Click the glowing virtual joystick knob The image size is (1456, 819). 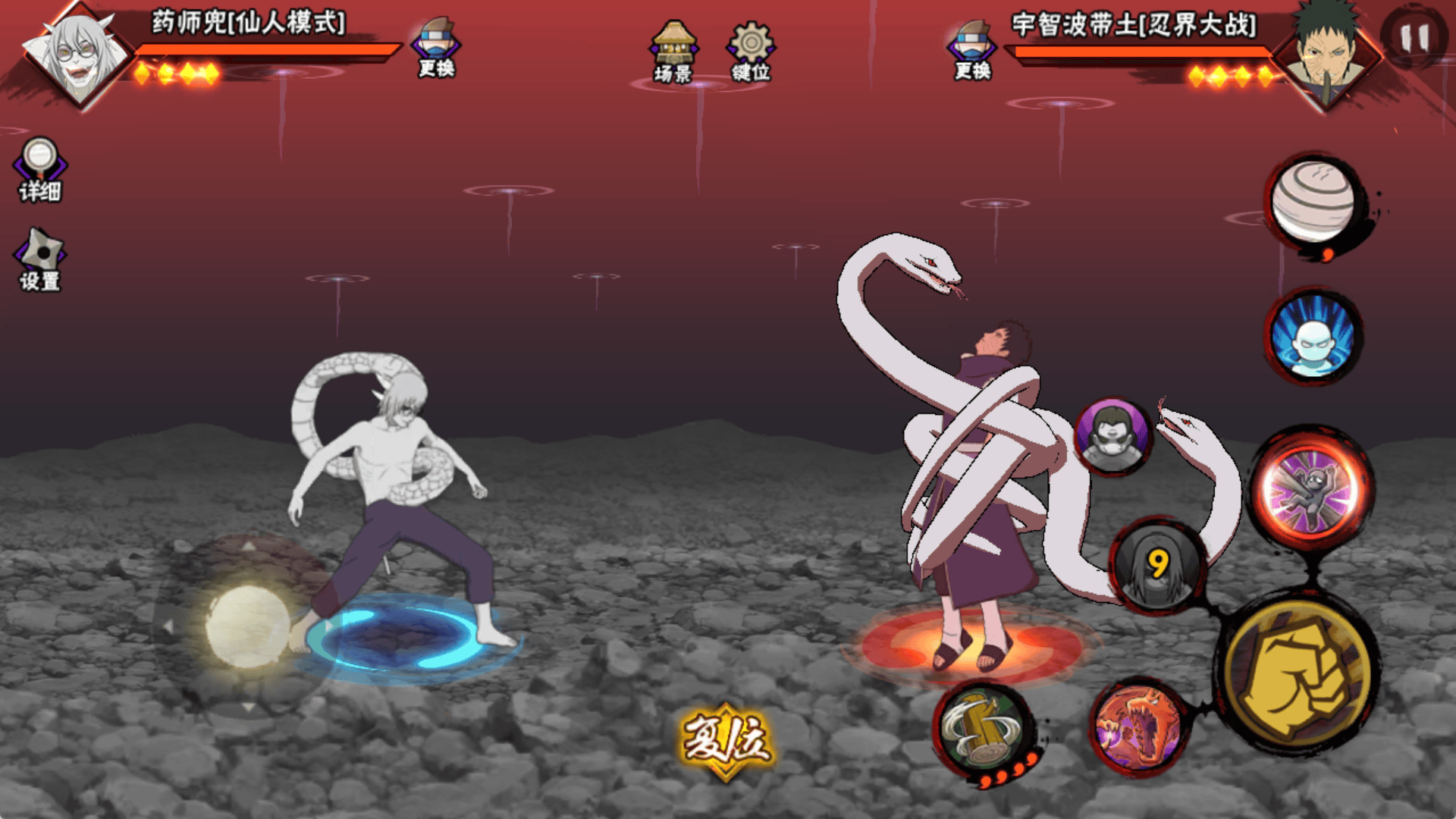tap(247, 626)
